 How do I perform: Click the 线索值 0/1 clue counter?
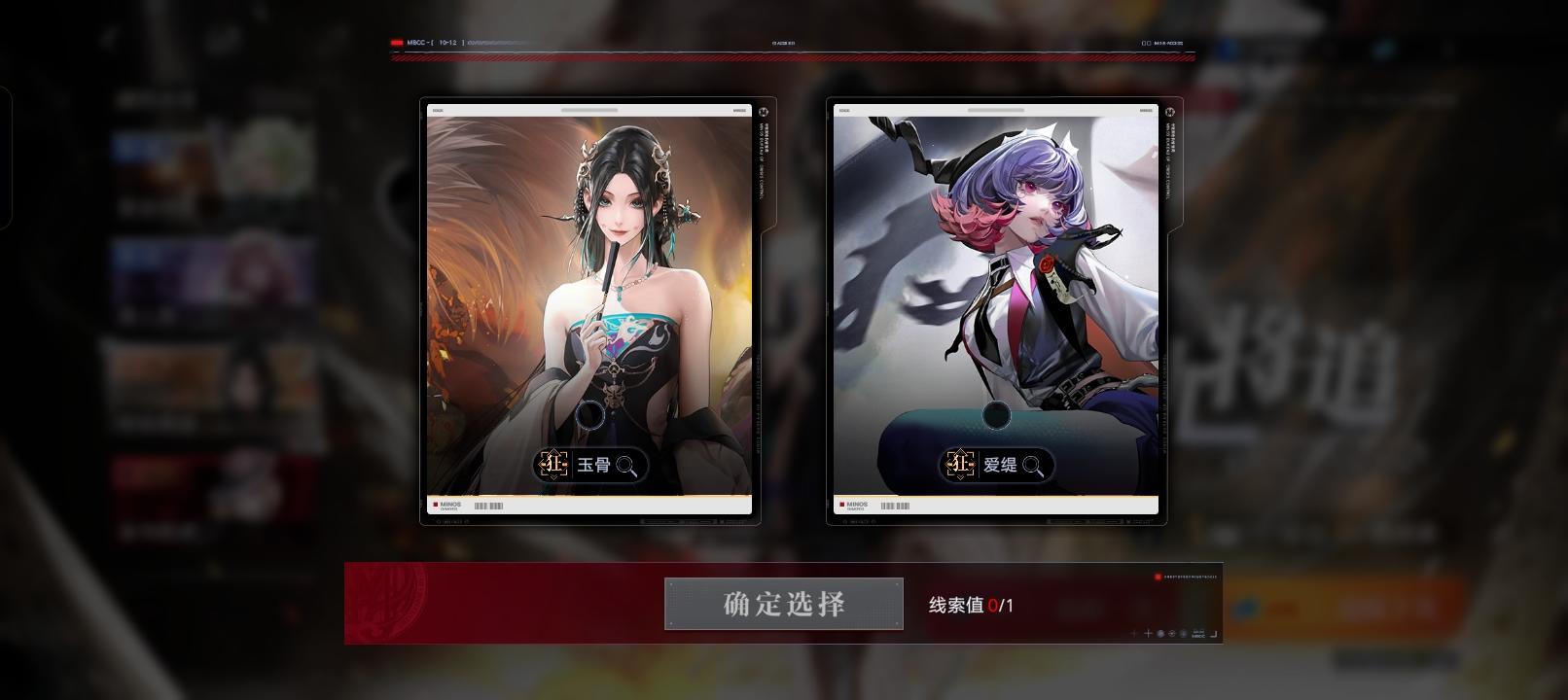coord(974,604)
